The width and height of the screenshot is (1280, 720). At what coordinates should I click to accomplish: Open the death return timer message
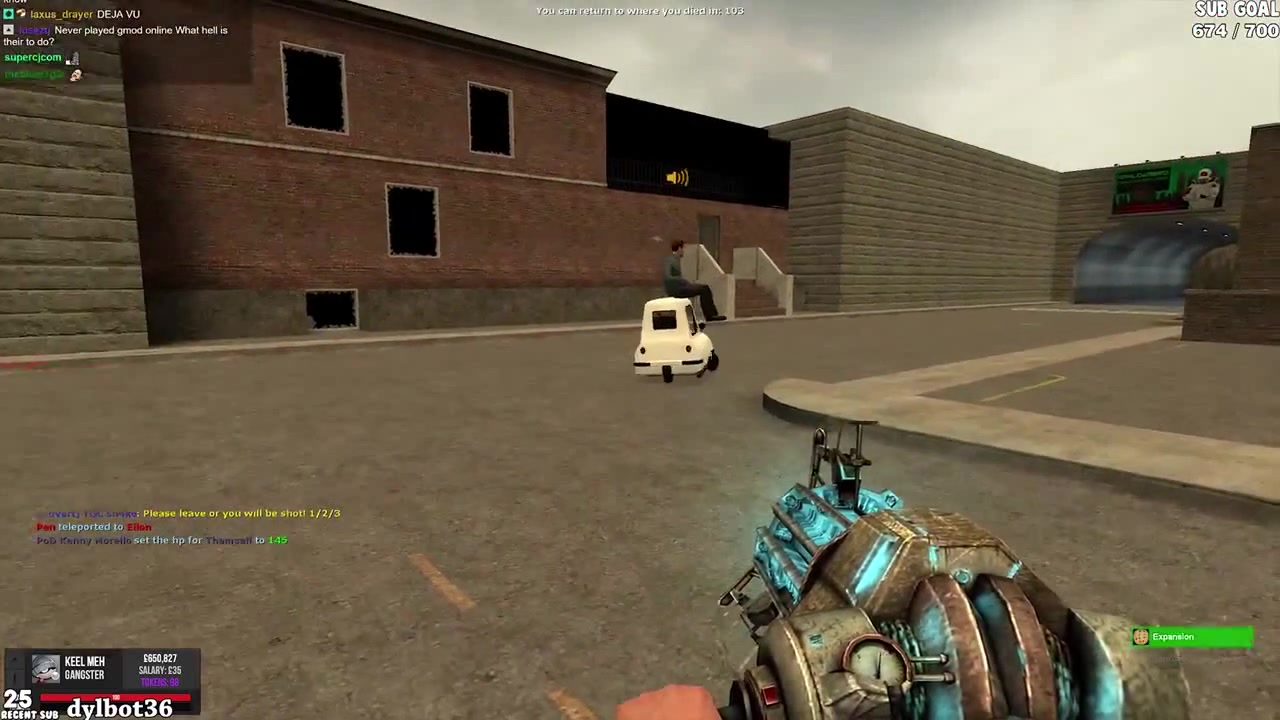640,11
